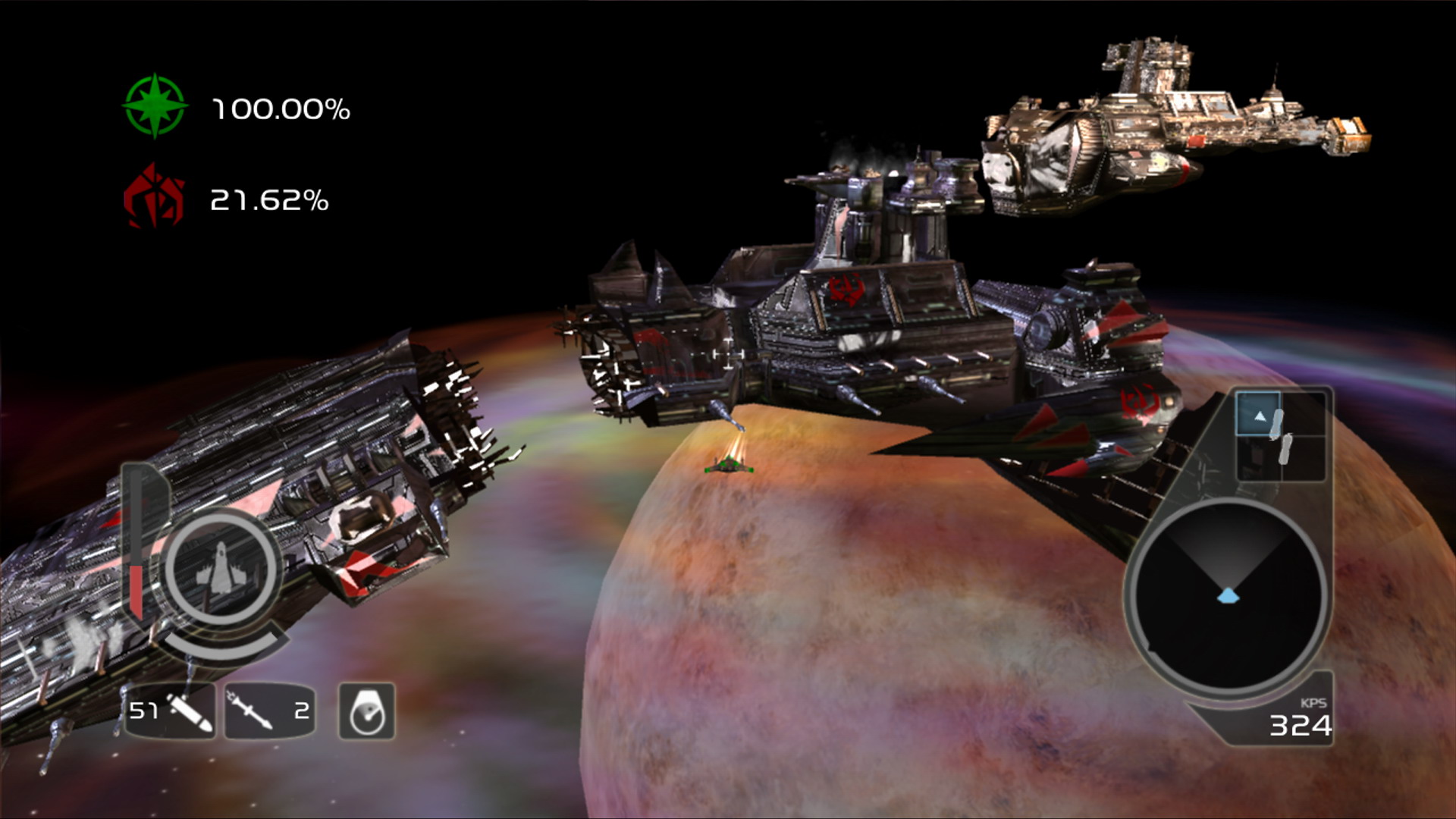Click the red enemy faction emblem
The height and width of the screenshot is (819, 1456).
coord(154,198)
